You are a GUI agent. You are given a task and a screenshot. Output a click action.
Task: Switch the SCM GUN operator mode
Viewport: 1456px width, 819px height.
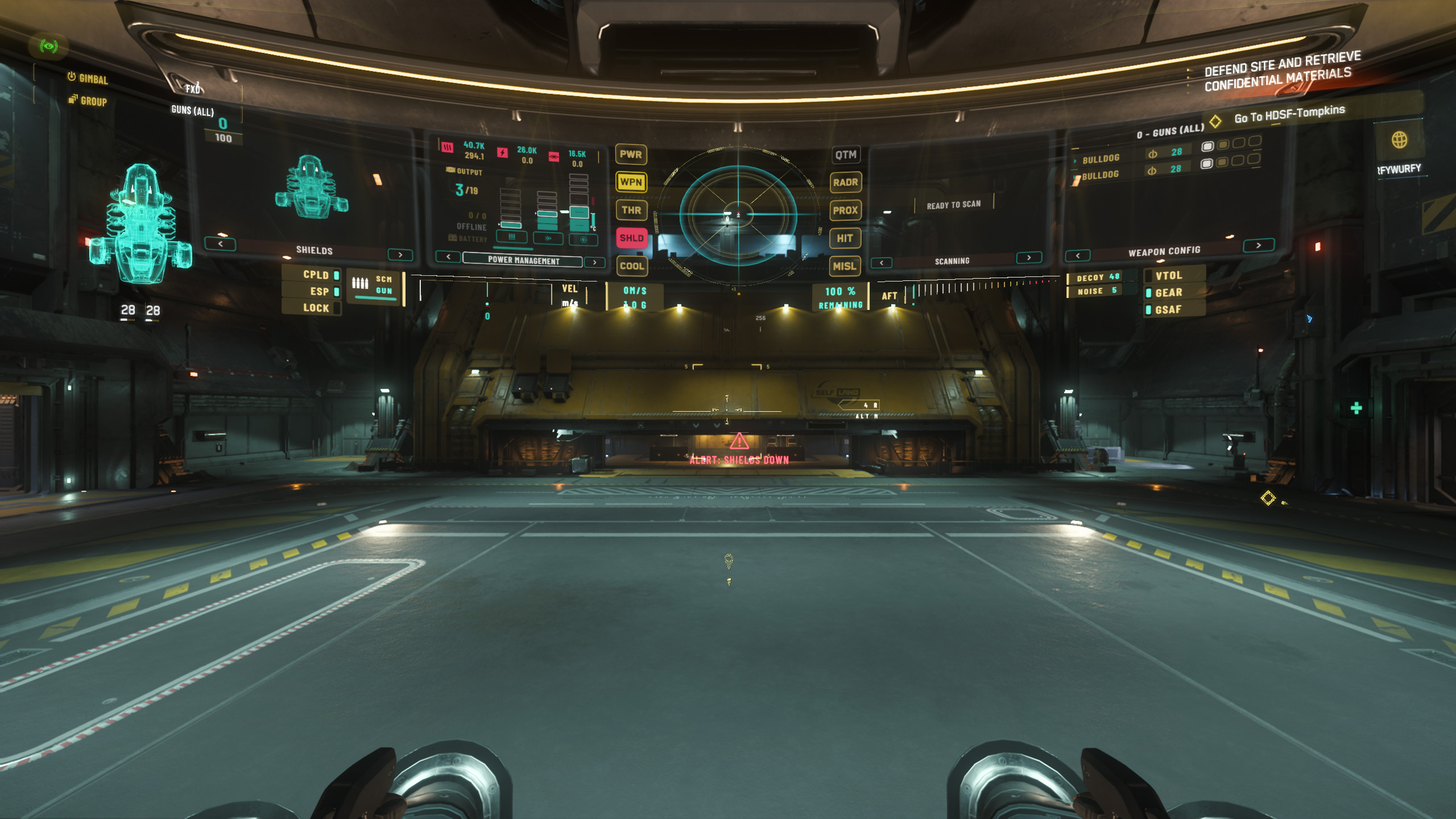[x=375, y=286]
